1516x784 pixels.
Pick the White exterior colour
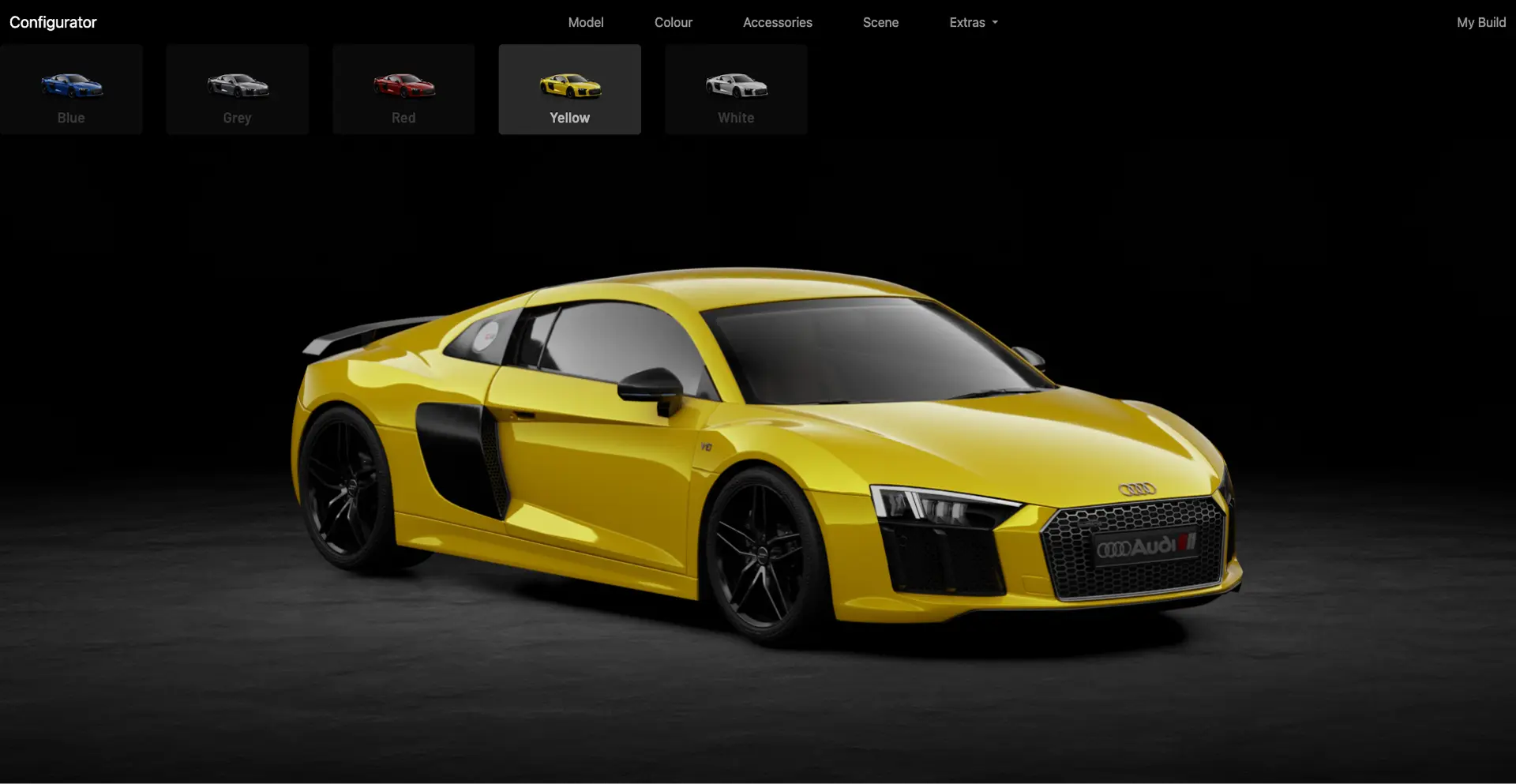click(x=735, y=88)
